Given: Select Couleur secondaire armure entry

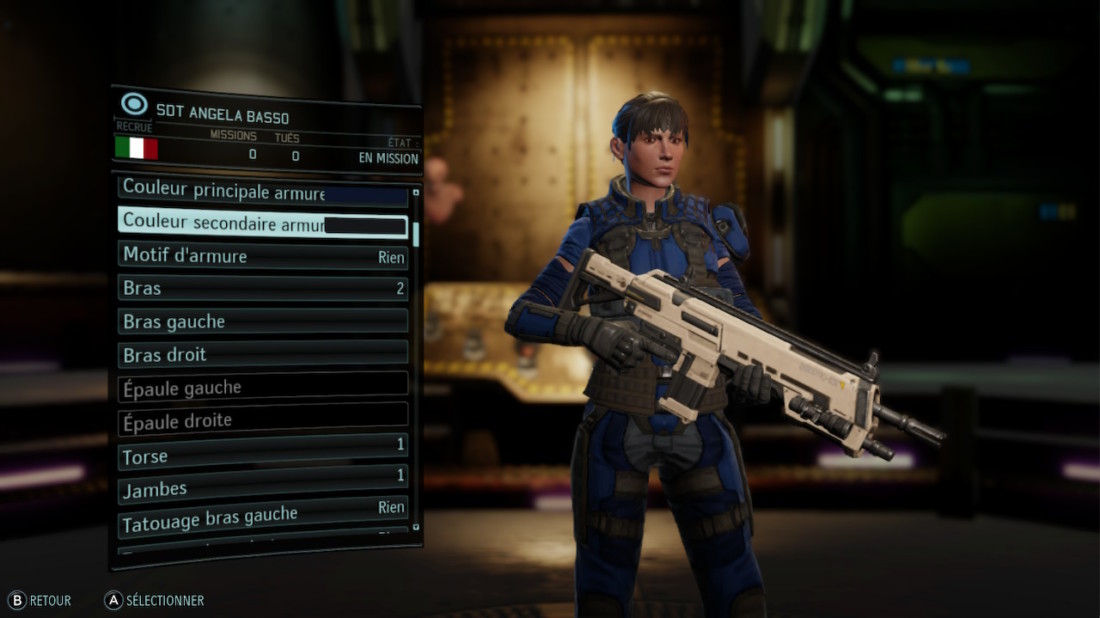Looking at the screenshot, I should click(x=262, y=223).
